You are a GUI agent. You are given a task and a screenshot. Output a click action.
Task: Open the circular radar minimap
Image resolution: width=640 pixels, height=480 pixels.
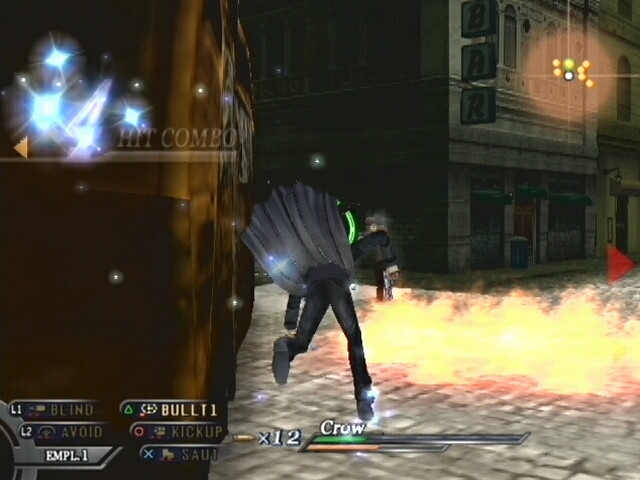(570, 70)
